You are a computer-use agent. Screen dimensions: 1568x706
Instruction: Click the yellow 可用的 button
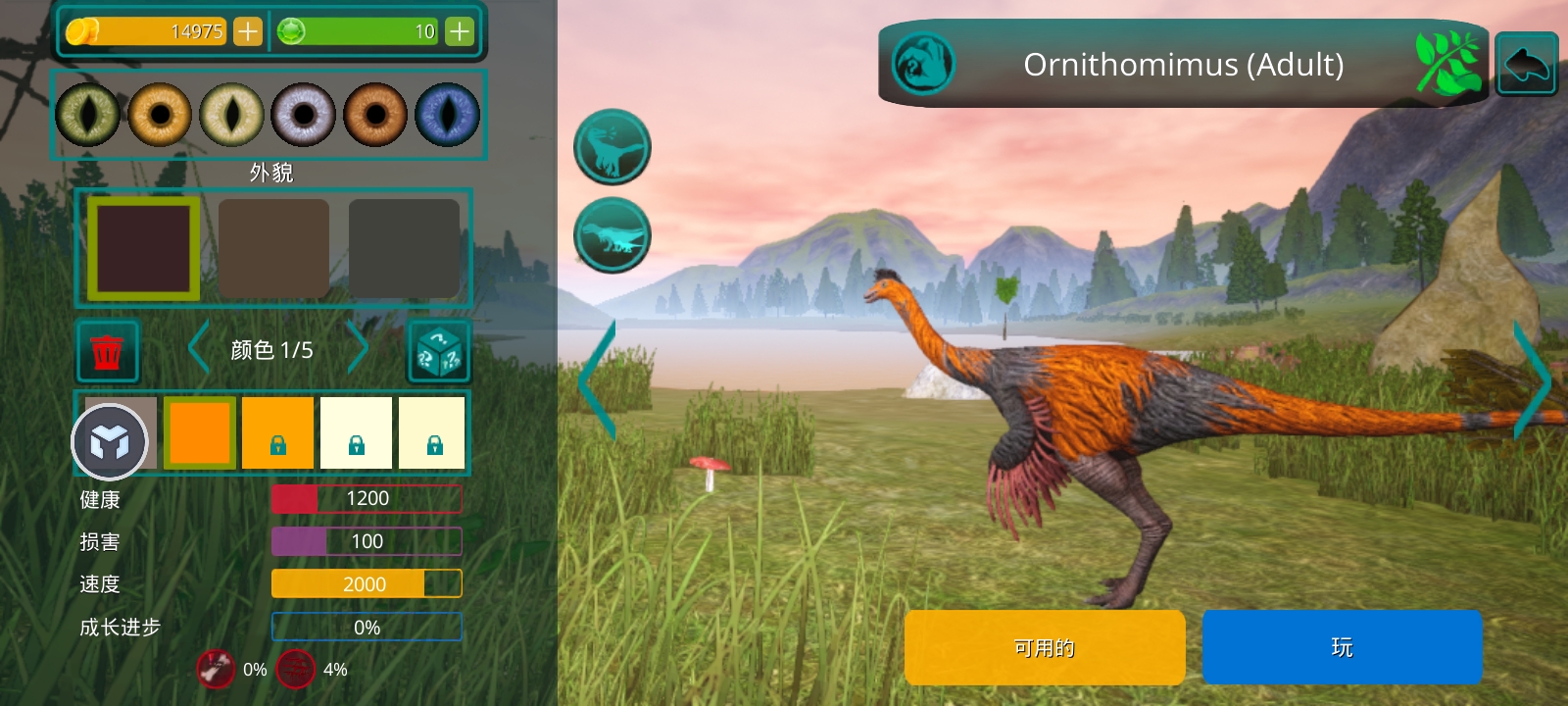(1045, 647)
